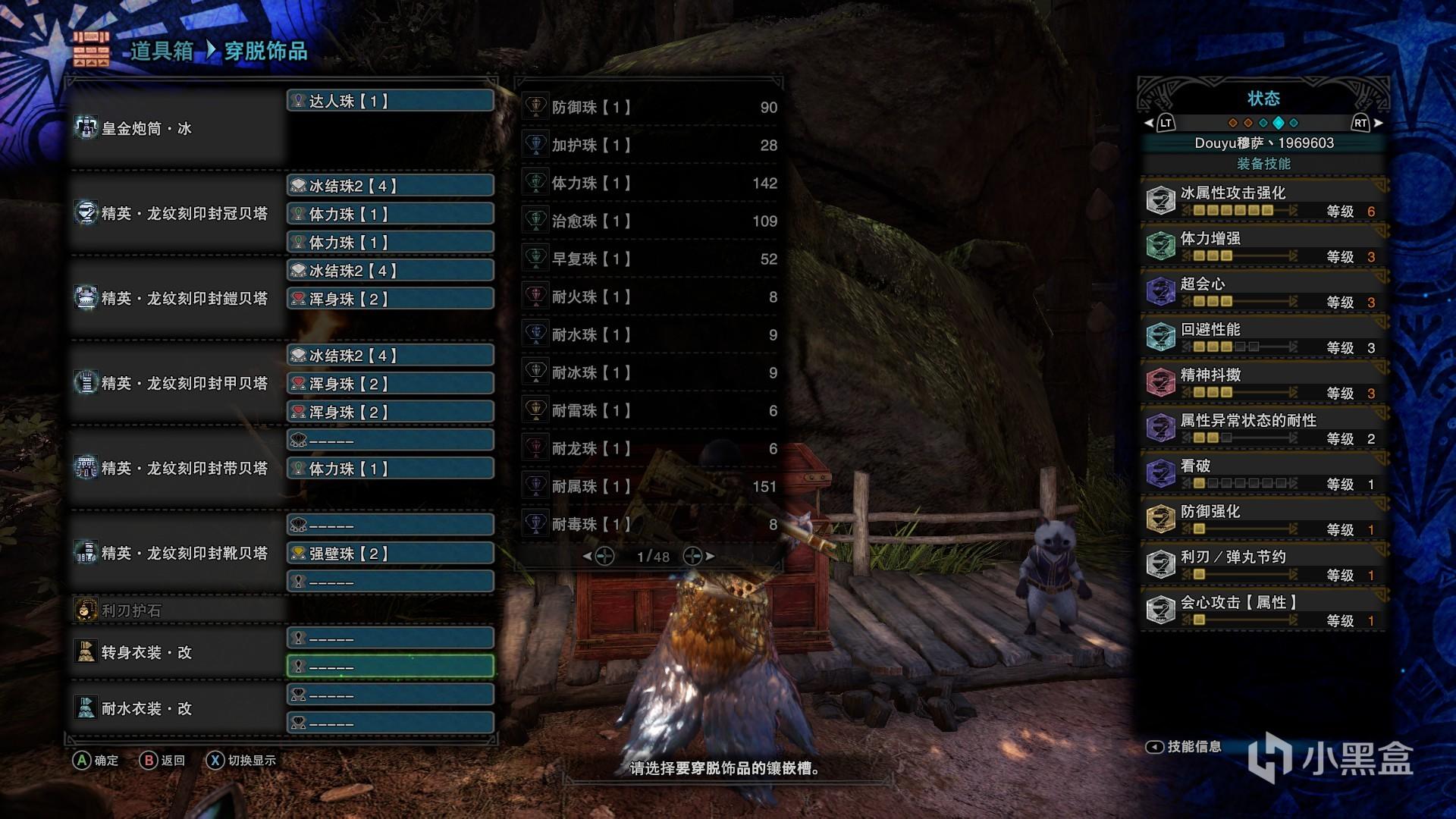Pick 防御珠【1】 from the decoration list
1456x819 pixels.
tap(652, 107)
